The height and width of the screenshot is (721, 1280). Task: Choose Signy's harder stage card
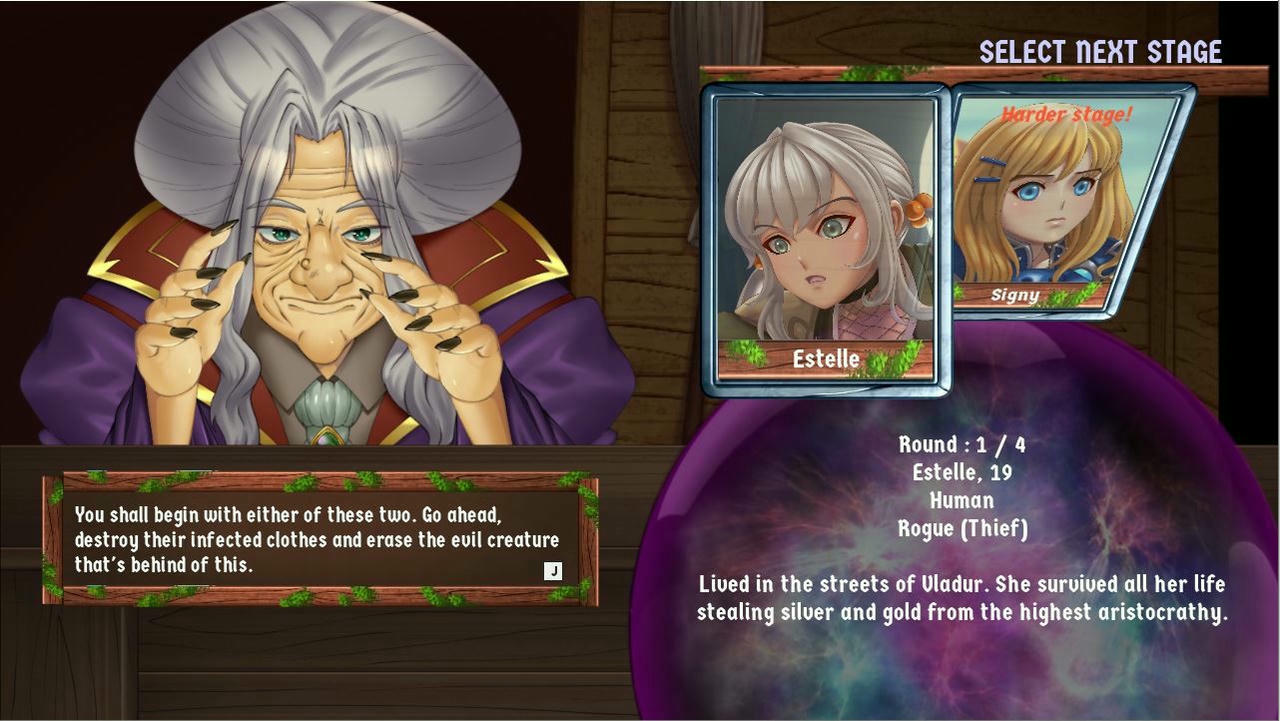[1065, 200]
